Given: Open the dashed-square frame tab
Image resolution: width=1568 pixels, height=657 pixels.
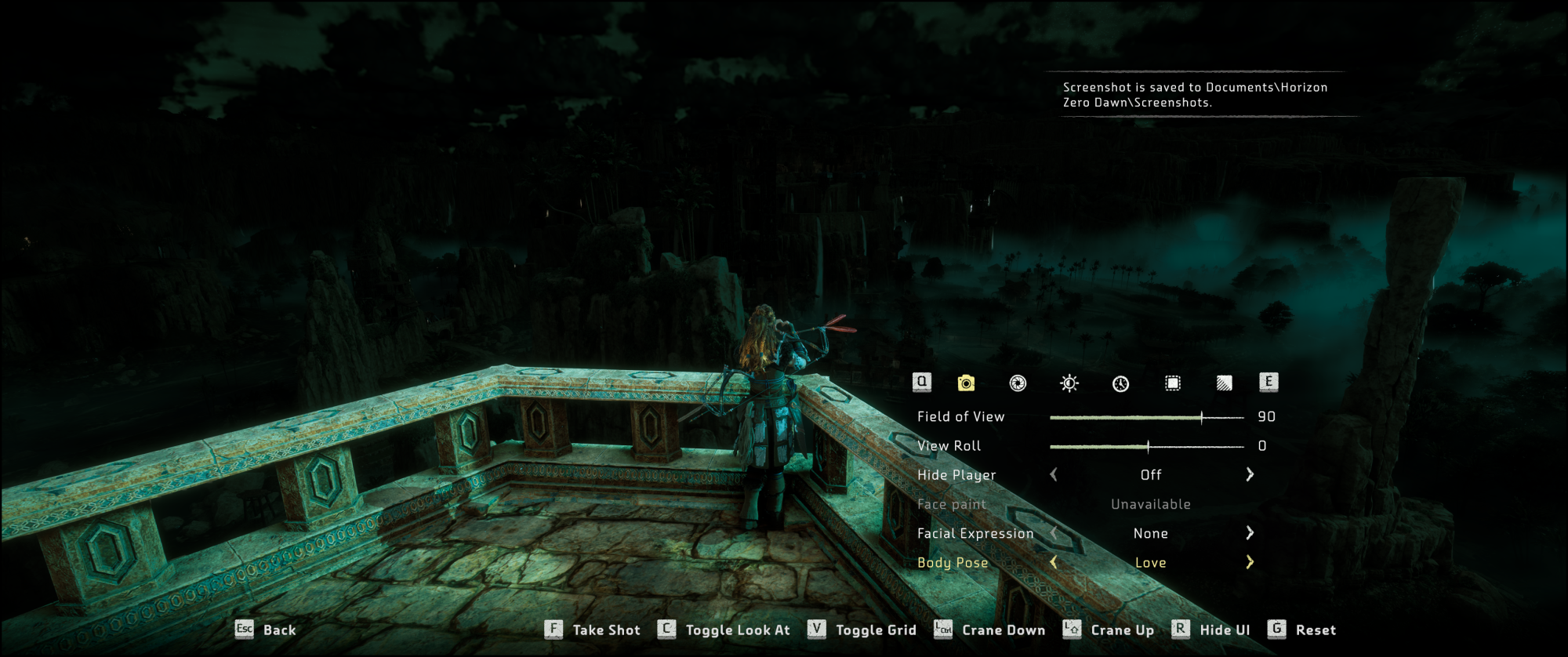Looking at the screenshot, I should click(1172, 383).
